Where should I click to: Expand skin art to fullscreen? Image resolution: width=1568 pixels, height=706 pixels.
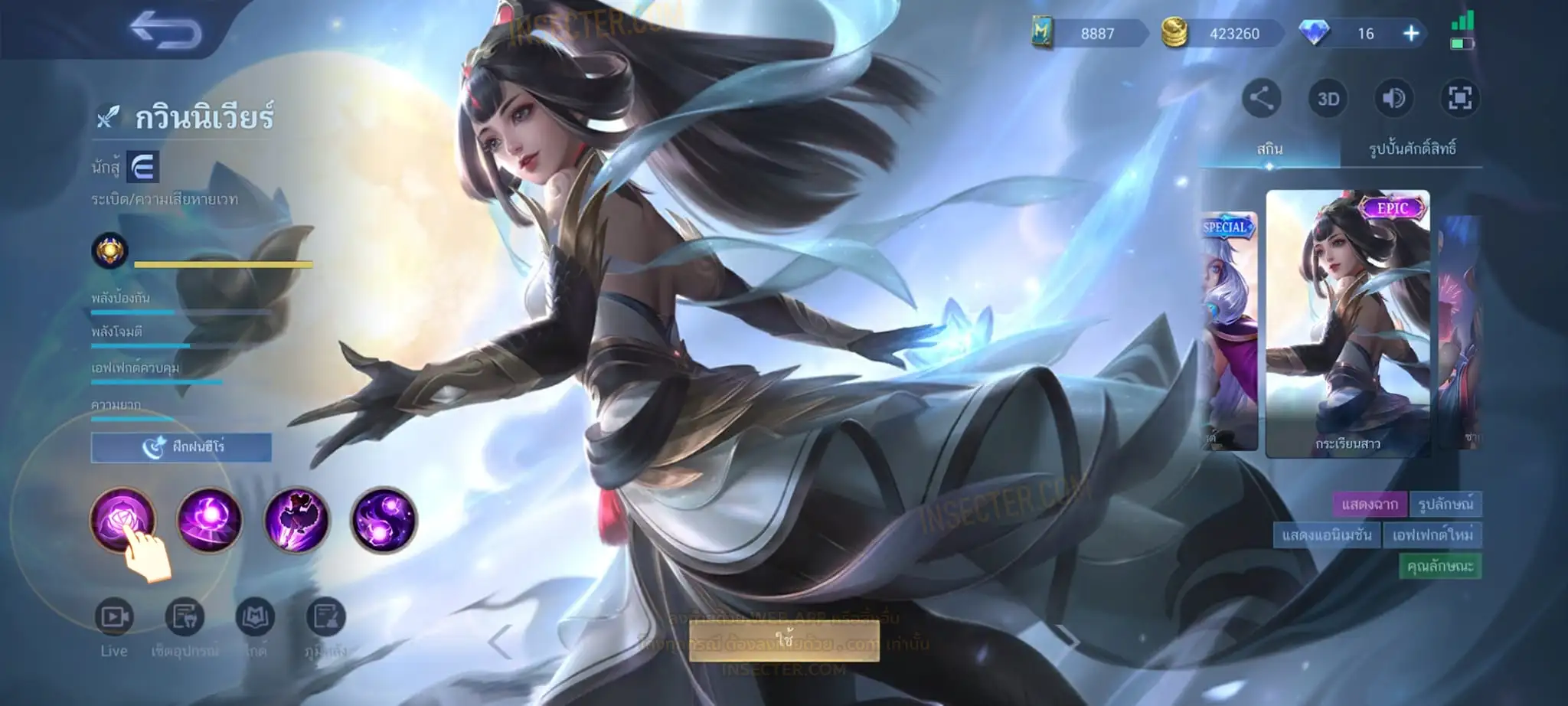click(1459, 98)
